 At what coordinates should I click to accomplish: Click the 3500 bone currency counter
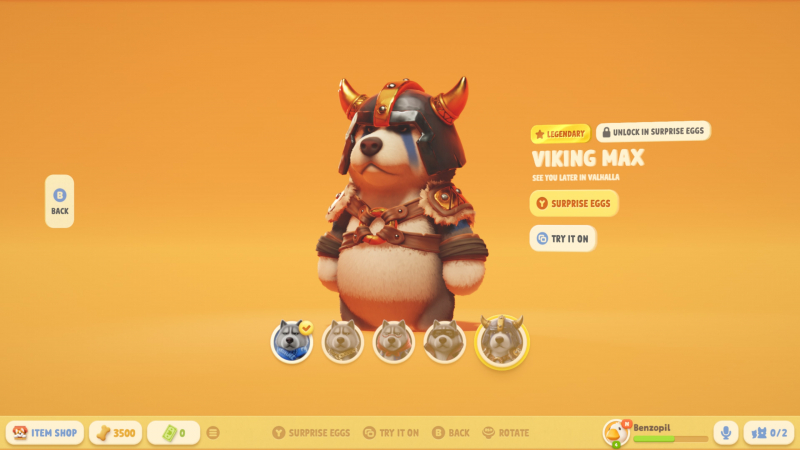[115, 433]
